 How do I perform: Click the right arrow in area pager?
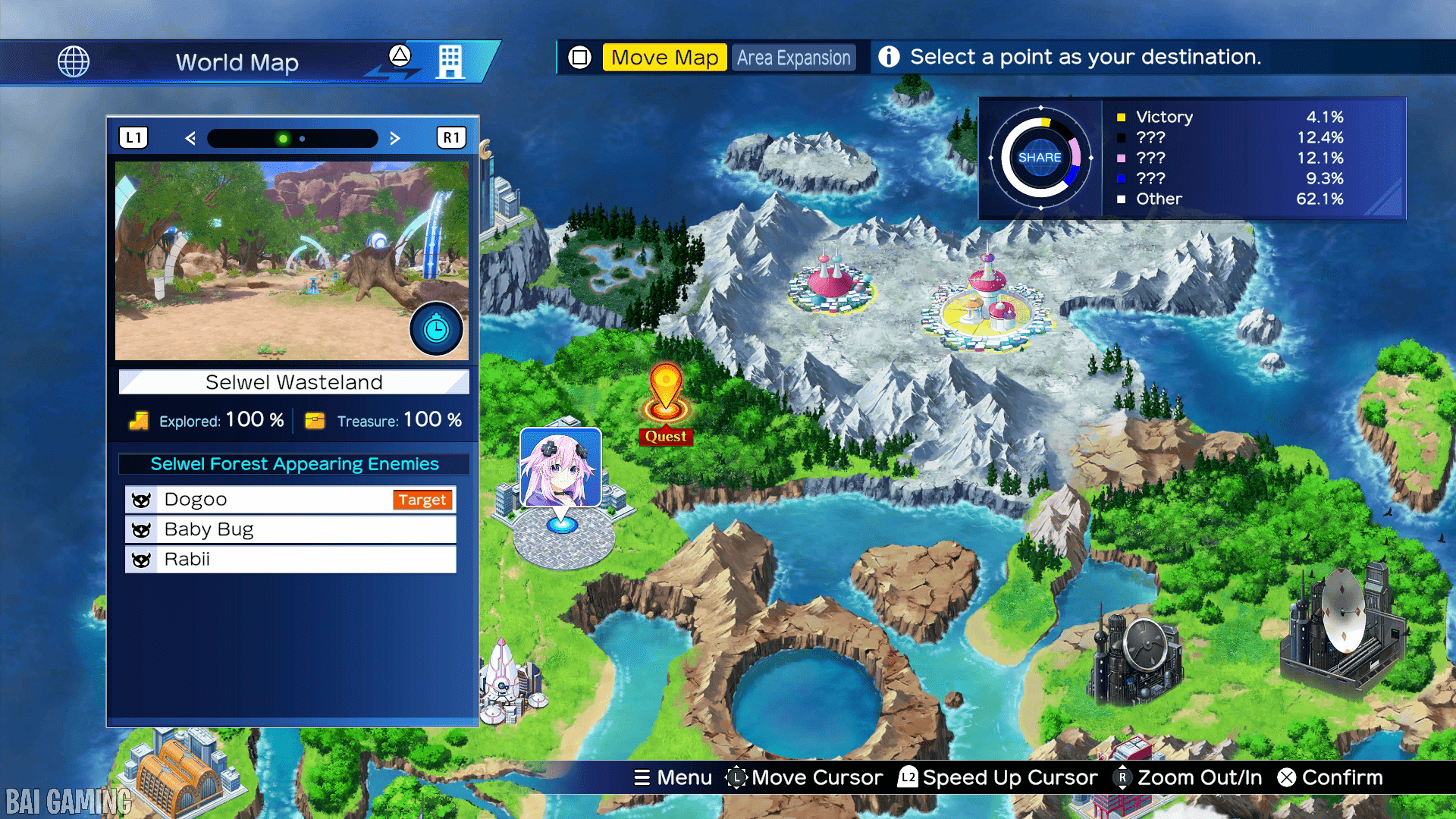click(394, 138)
